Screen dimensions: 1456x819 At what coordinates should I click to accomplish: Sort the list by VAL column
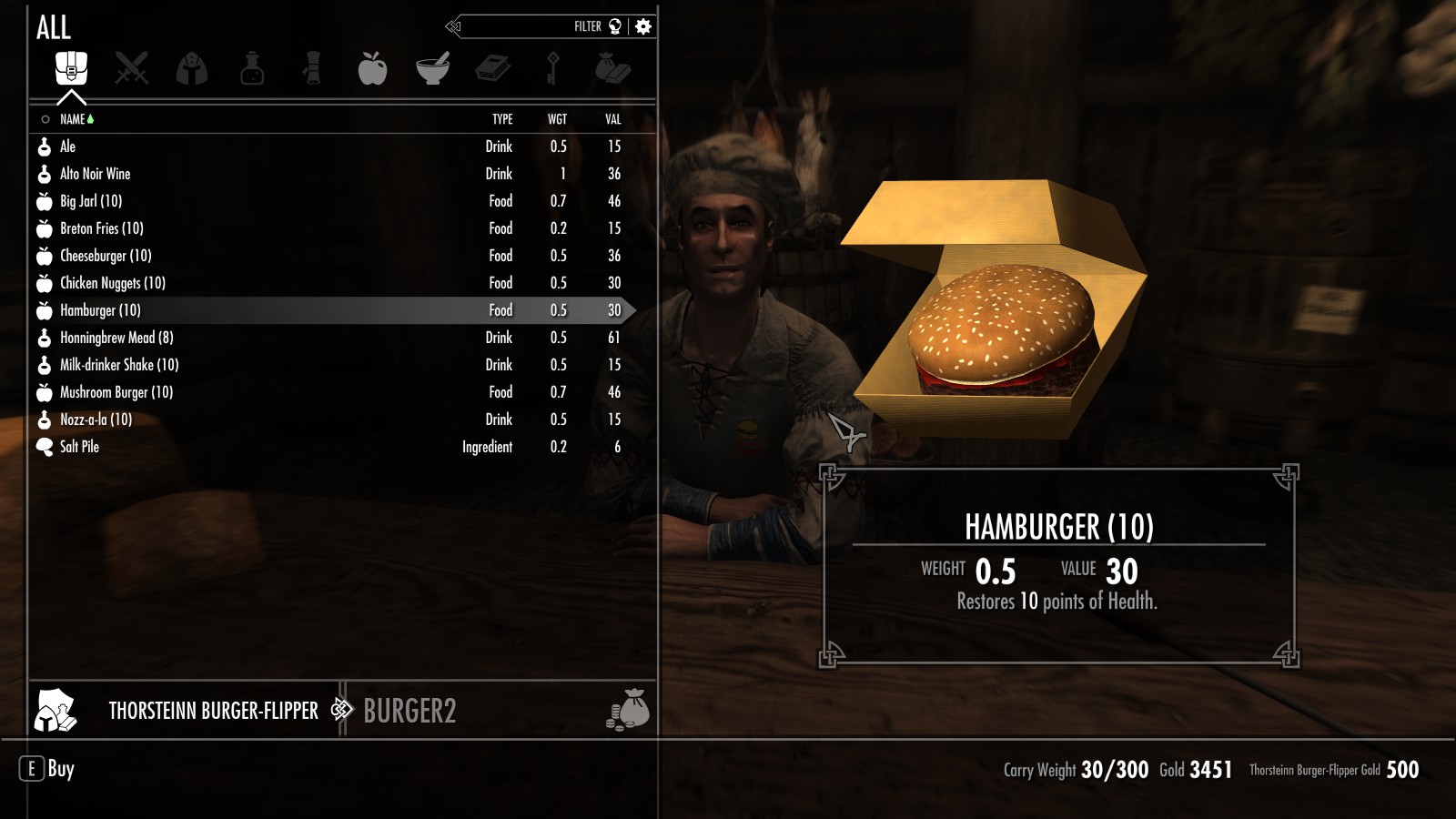(x=613, y=119)
